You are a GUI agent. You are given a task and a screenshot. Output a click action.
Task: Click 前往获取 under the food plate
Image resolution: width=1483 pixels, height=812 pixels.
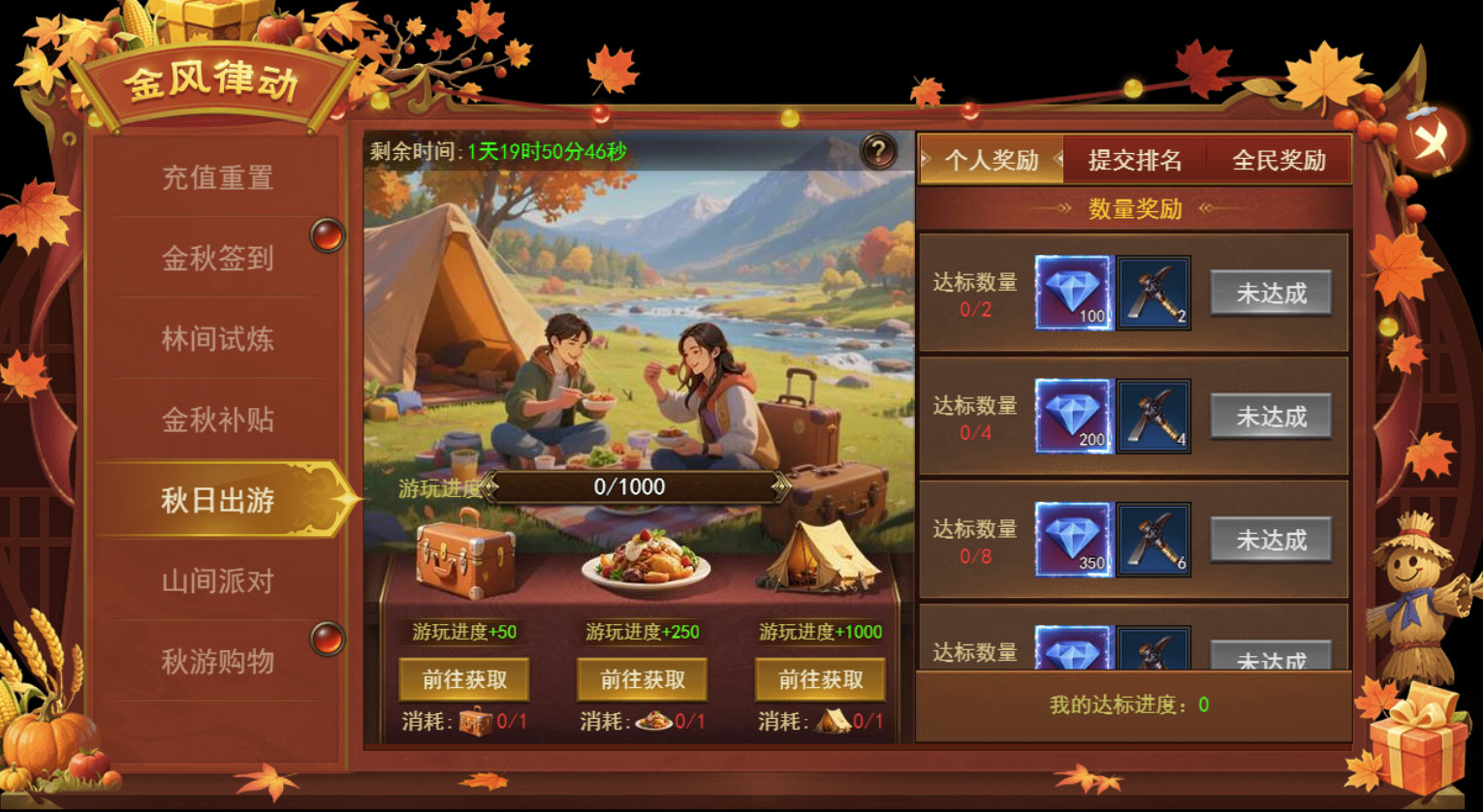(x=643, y=680)
